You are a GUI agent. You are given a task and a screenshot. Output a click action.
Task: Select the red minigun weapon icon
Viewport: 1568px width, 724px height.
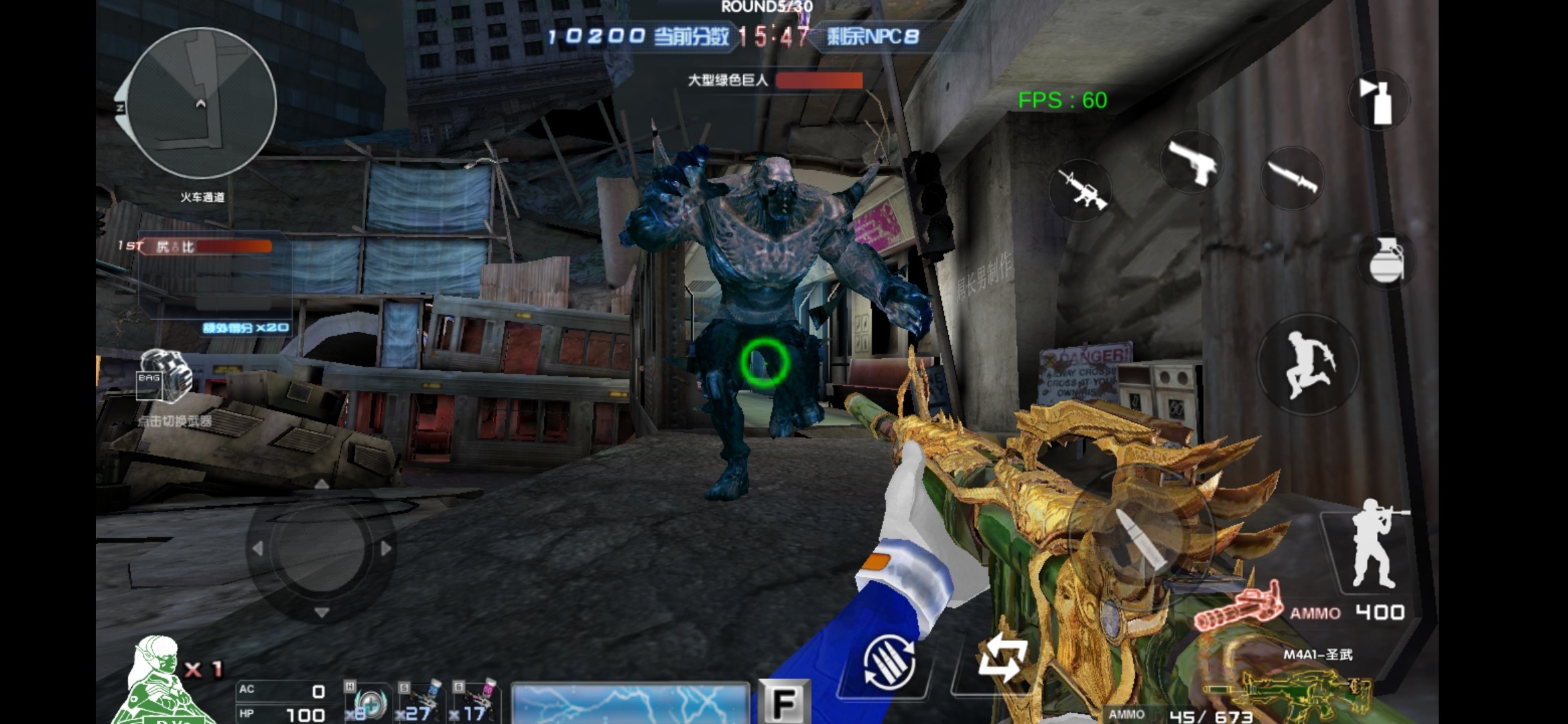[x=1238, y=610]
